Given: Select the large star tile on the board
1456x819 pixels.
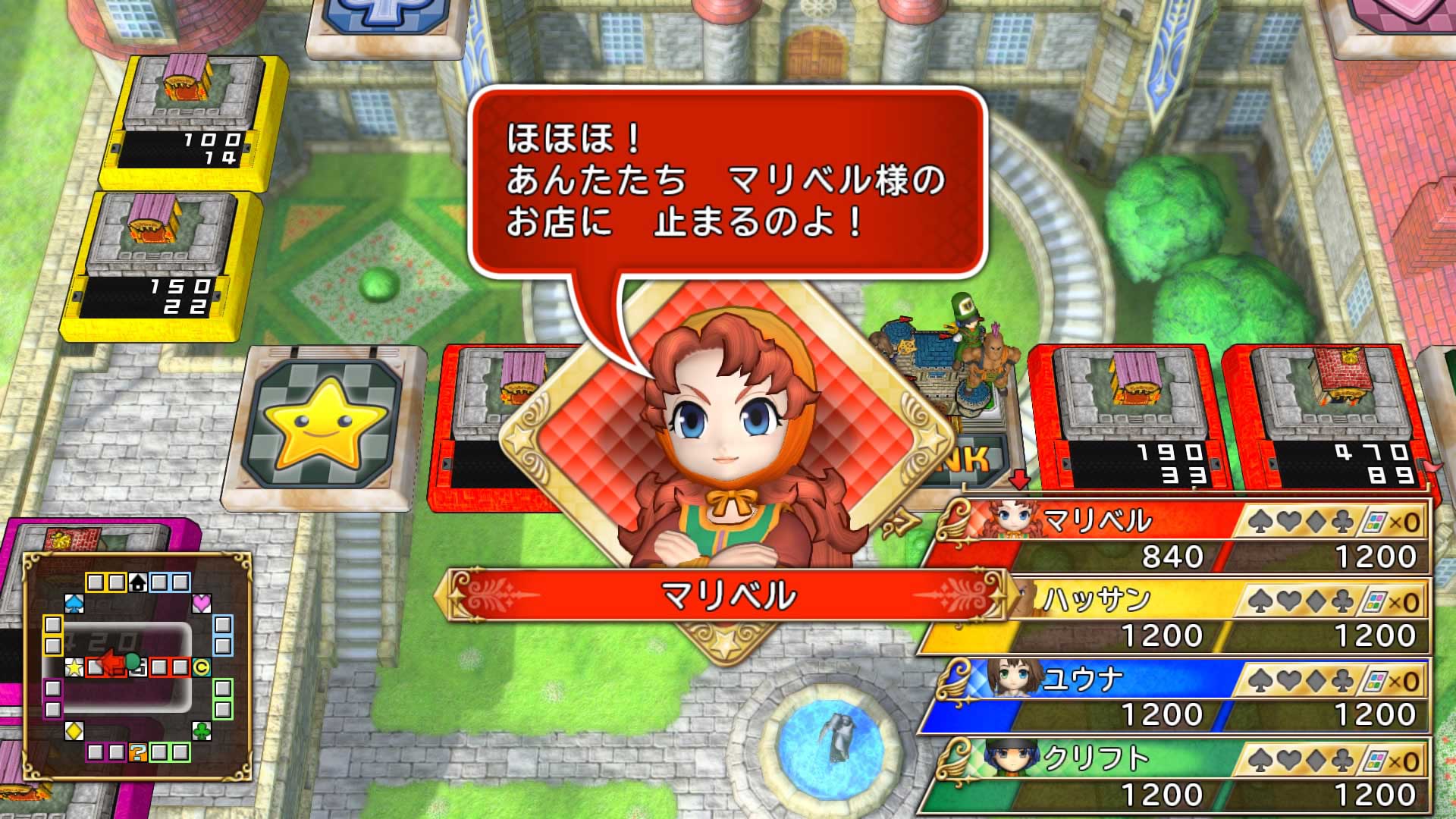Looking at the screenshot, I should tap(326, 425).
